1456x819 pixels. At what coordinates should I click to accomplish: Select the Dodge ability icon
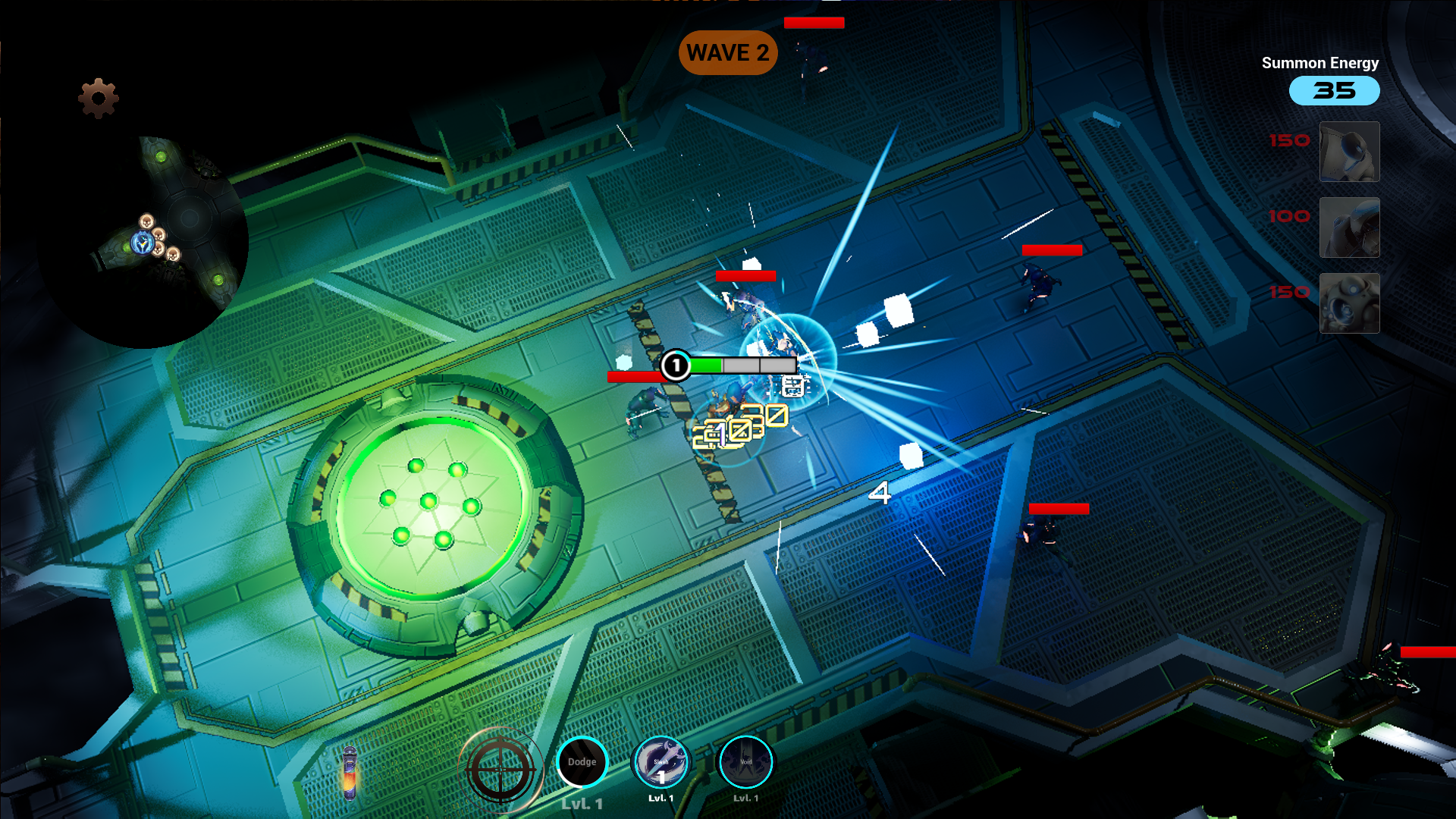(582, 762)
